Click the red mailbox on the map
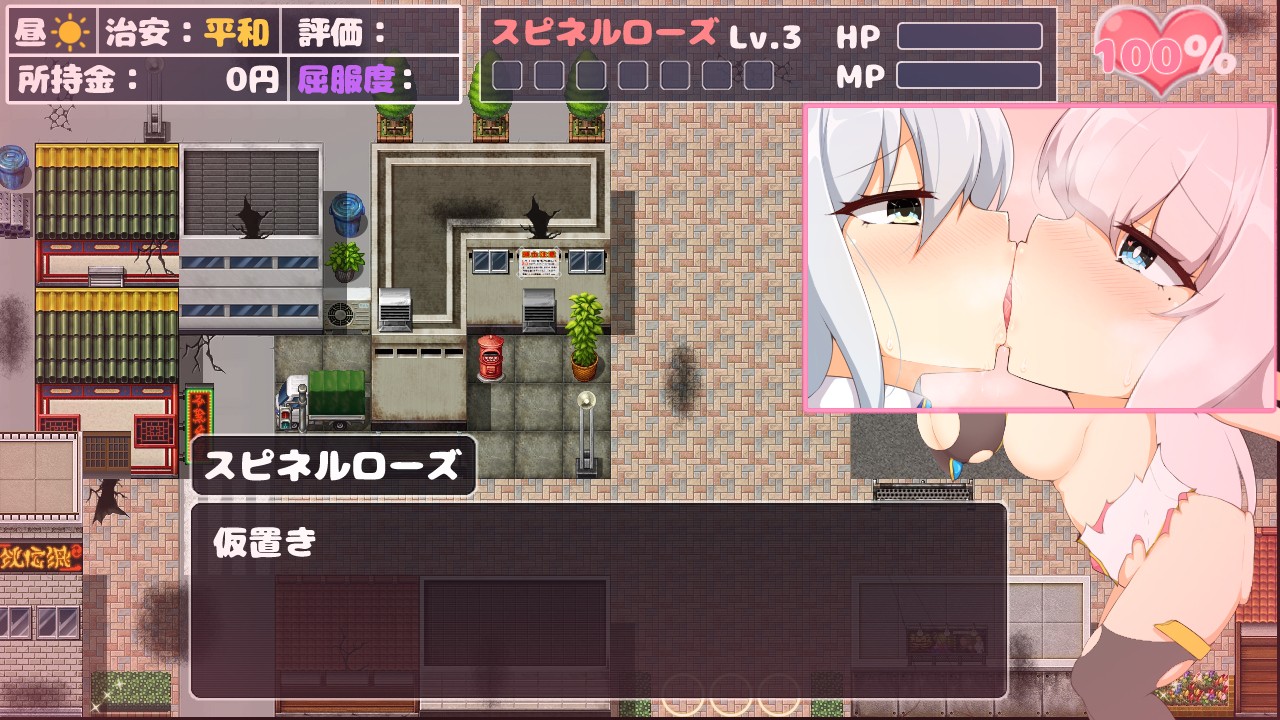This screenshot has height=720, width=1280. [x=491, y=358]
